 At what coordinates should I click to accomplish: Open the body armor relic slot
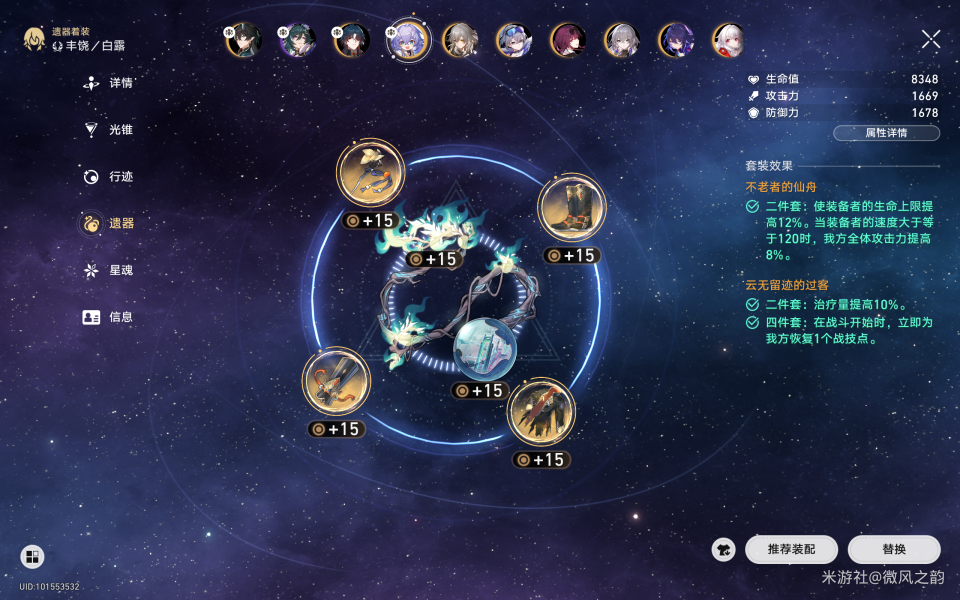pyautogui.click(x=541, y=411)
